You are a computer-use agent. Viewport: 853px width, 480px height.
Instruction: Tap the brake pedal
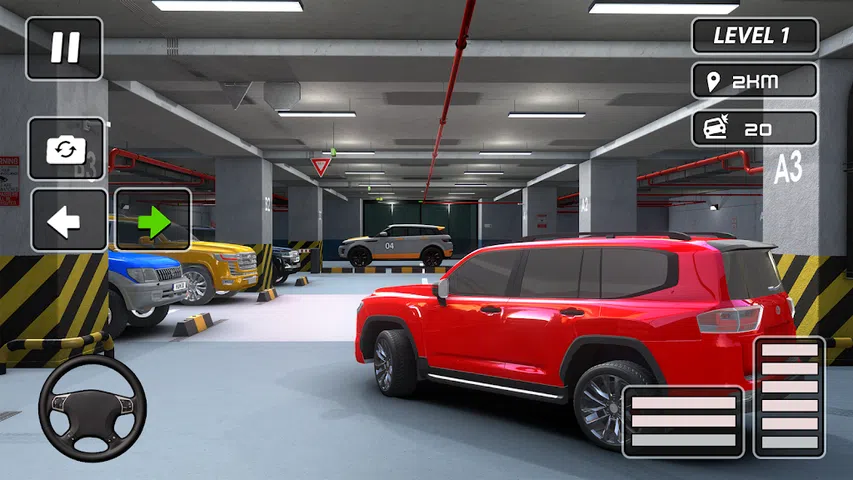point(683,421)
